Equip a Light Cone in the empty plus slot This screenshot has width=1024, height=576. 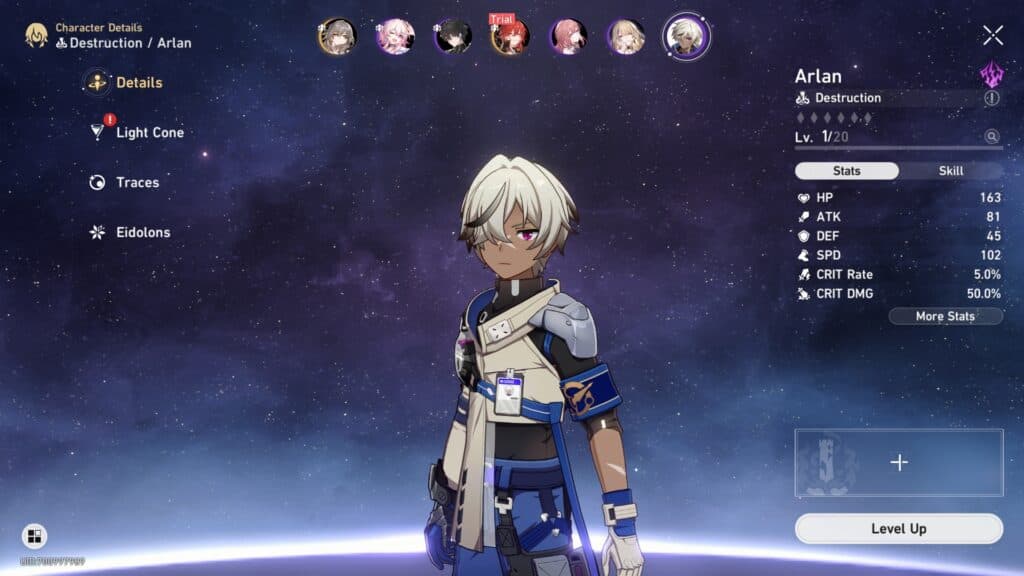(x=898, y=462)
